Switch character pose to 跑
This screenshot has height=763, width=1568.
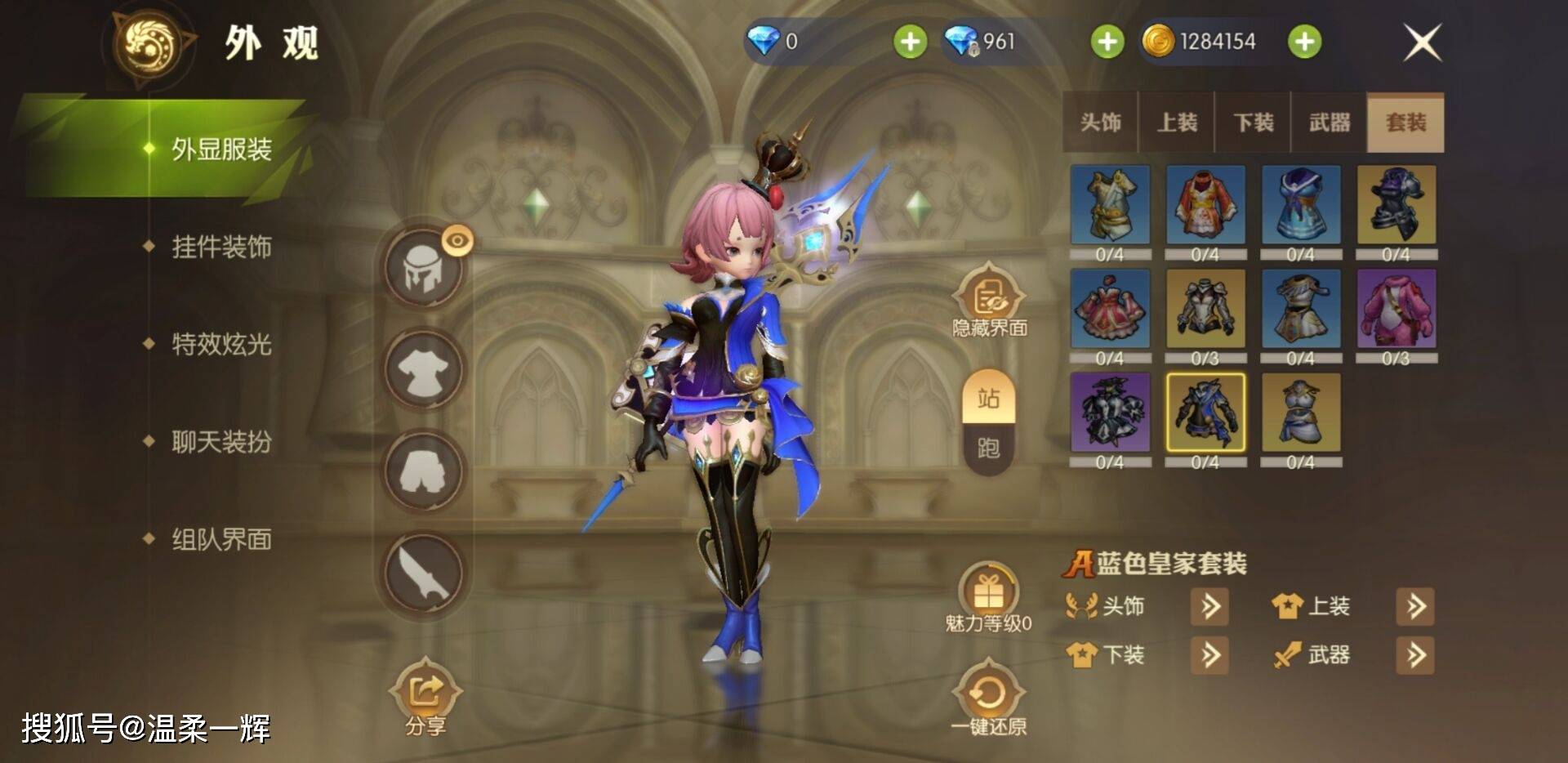[988, 448]
